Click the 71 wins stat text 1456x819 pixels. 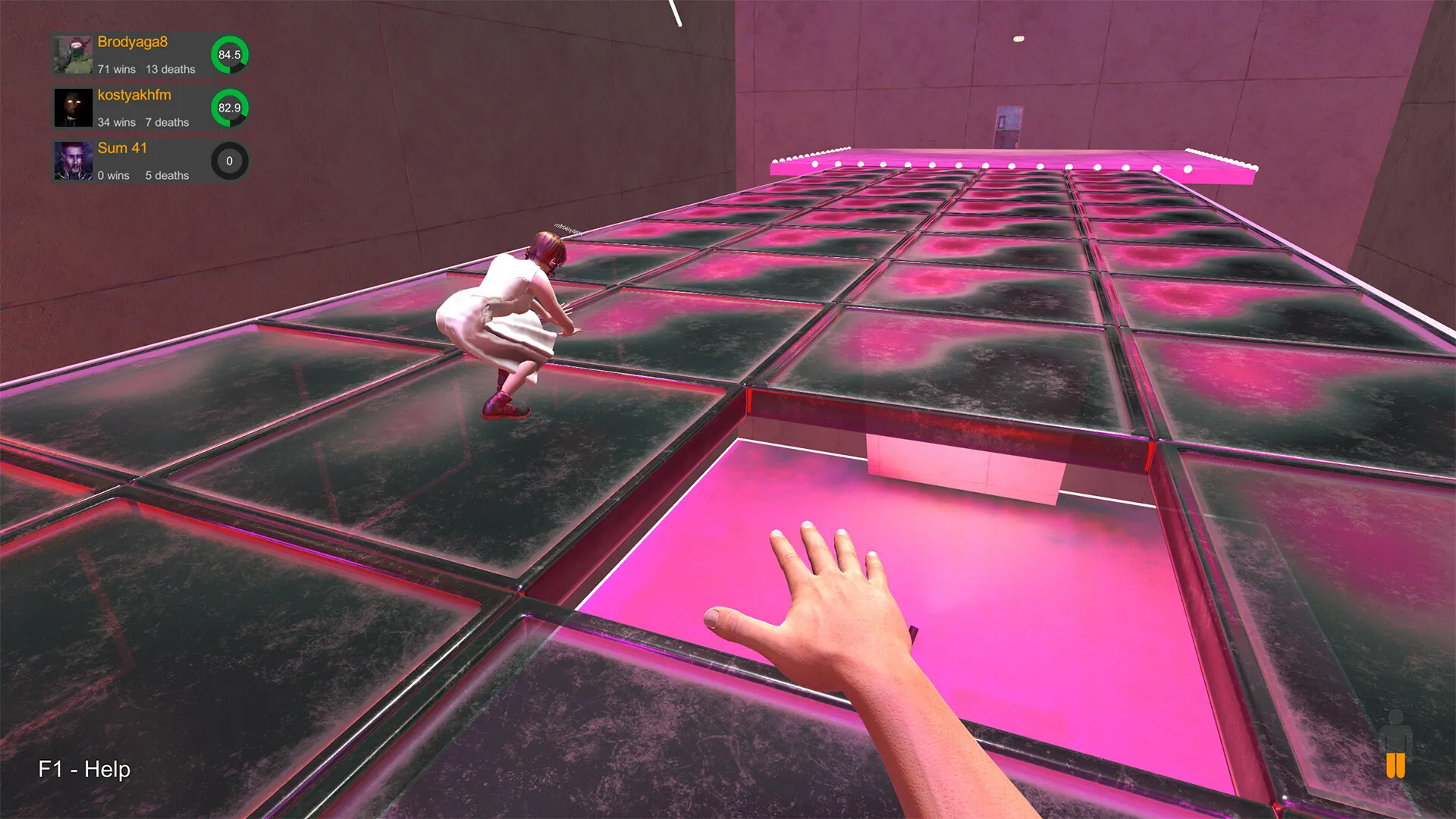(x=115, y=68)
